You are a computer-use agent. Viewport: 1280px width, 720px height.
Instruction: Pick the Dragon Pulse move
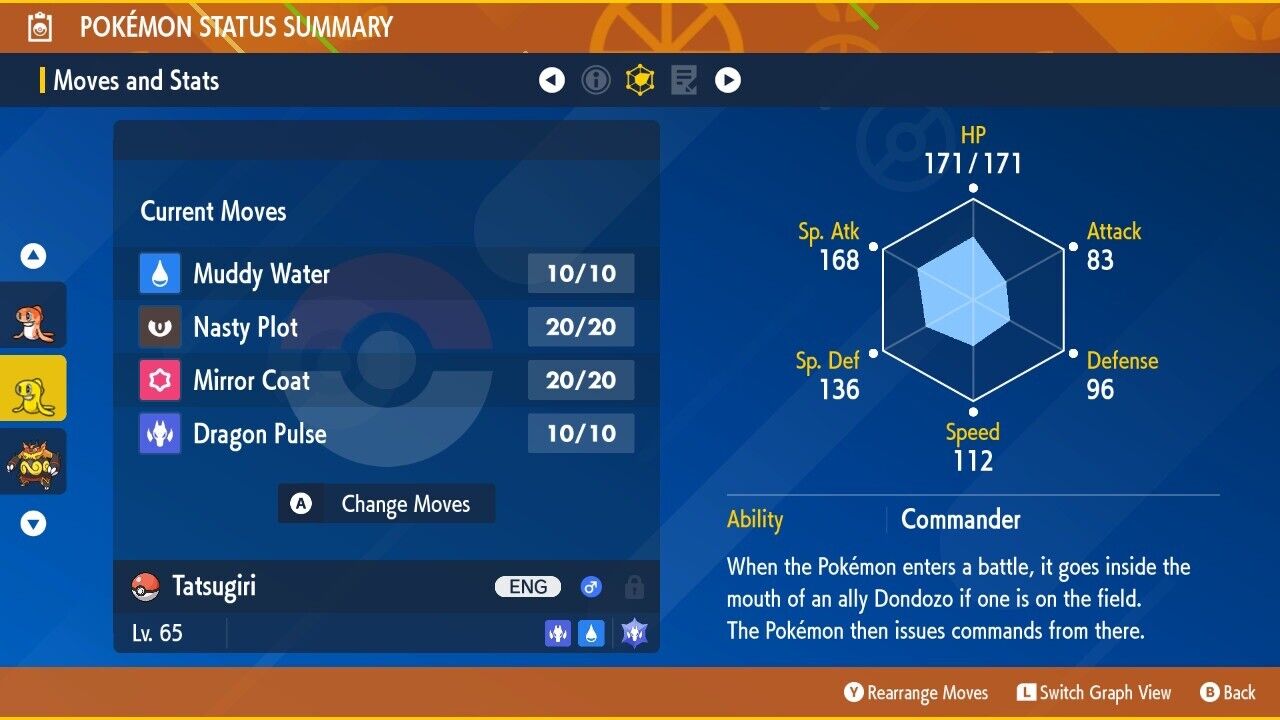click(x=386, y=434)
